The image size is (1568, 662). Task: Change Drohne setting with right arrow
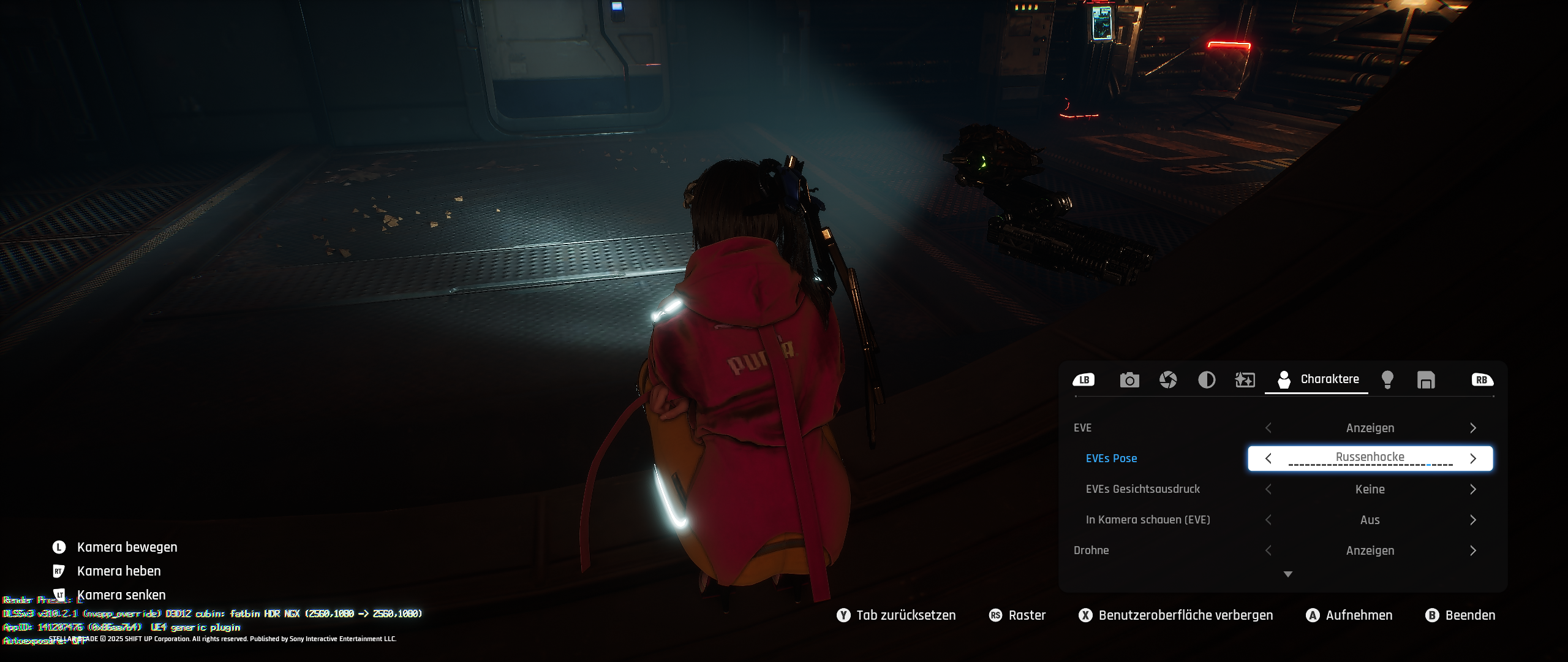point(1473,550)
